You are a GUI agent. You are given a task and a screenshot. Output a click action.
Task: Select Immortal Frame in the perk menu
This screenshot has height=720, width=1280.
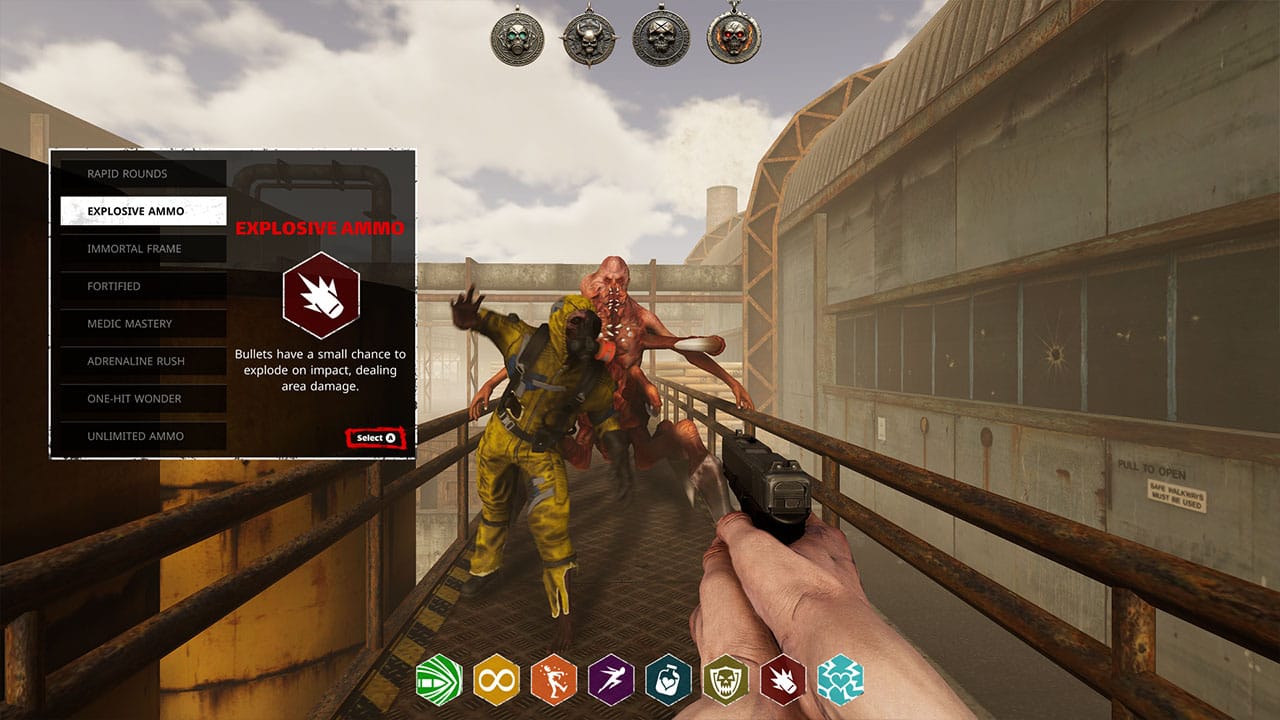(143, 248)
